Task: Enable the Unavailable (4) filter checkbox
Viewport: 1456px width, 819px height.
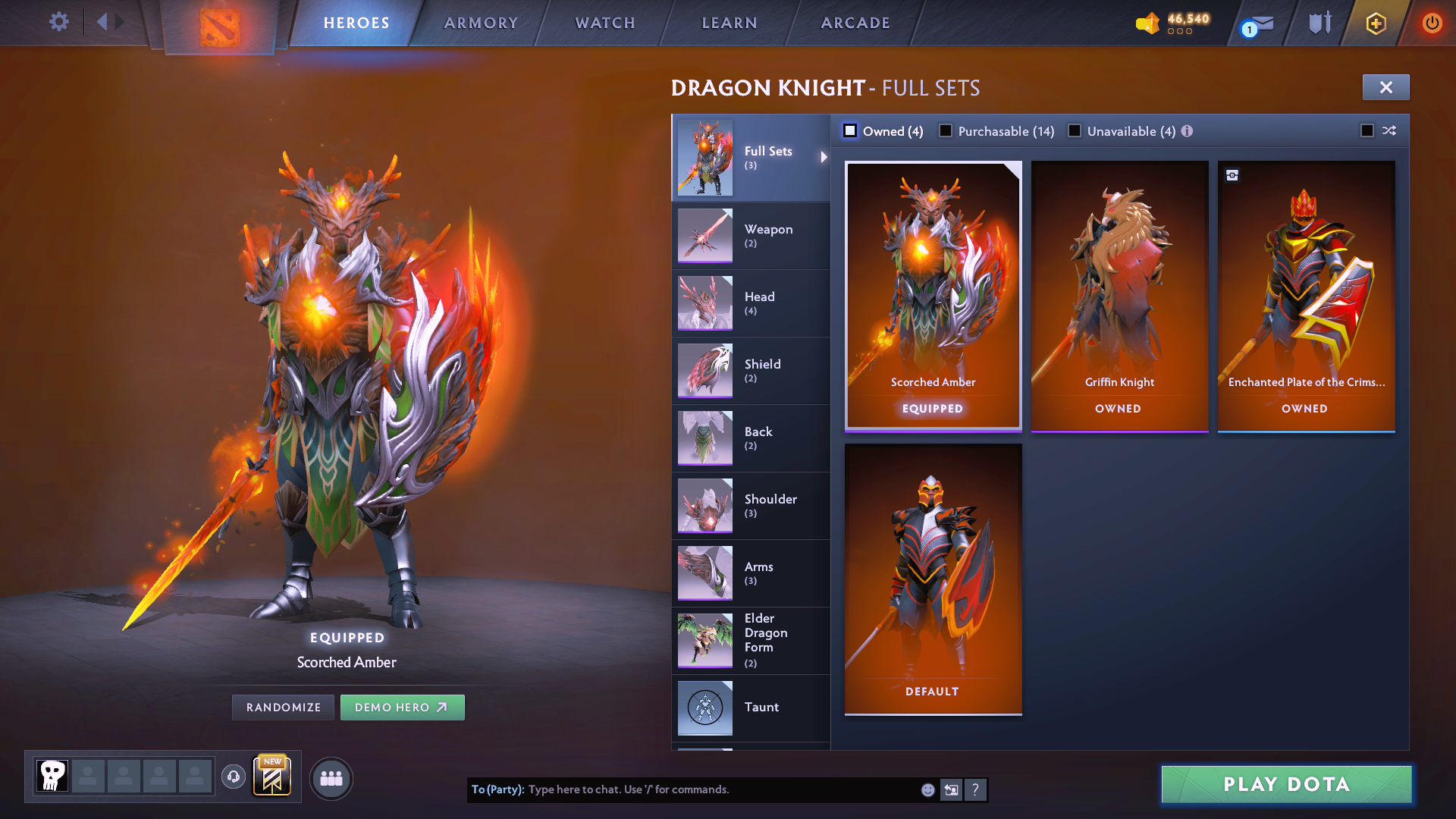Action: point(1075,130)
